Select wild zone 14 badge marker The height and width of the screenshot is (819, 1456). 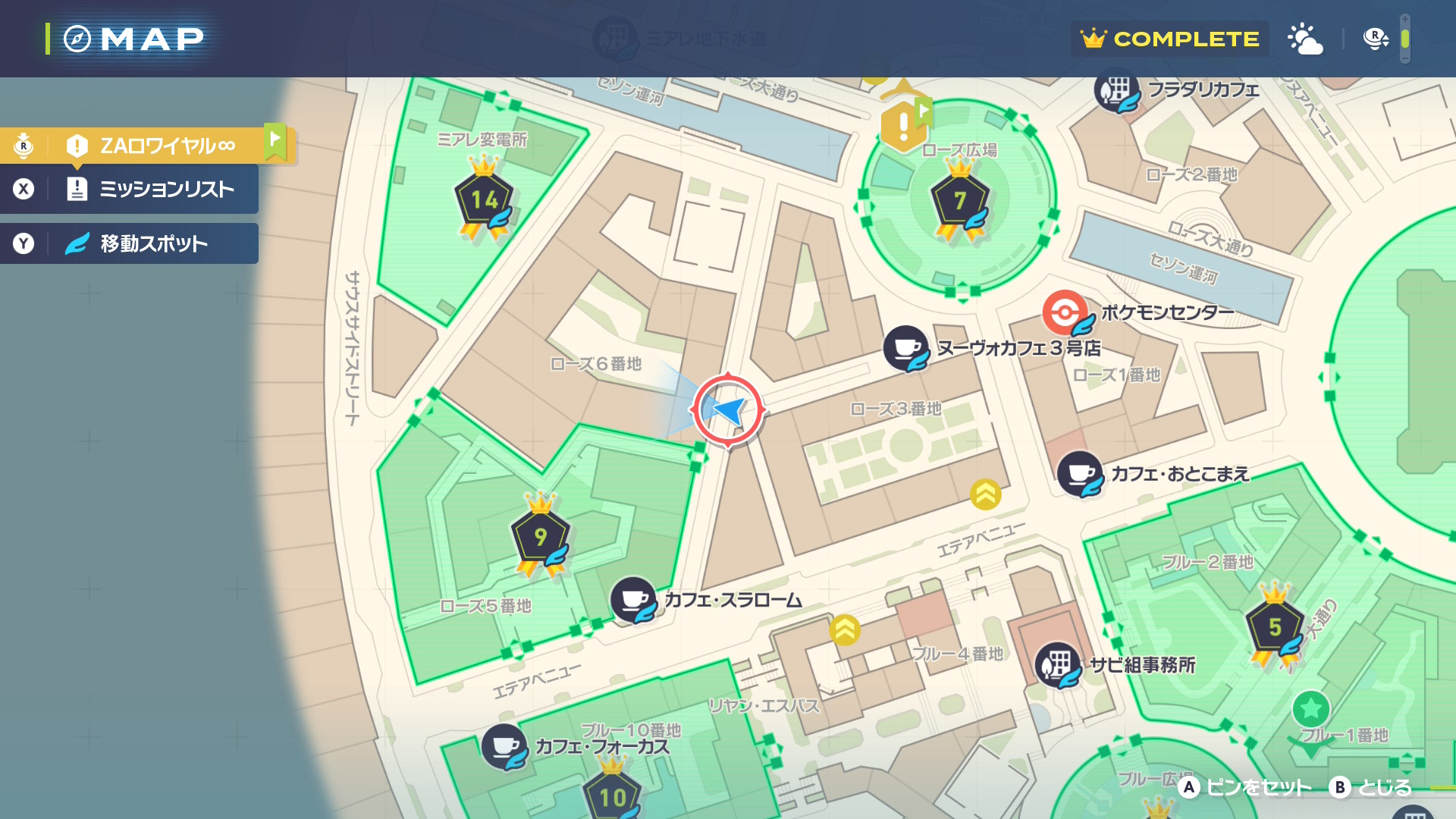click(x=484, y=200)
